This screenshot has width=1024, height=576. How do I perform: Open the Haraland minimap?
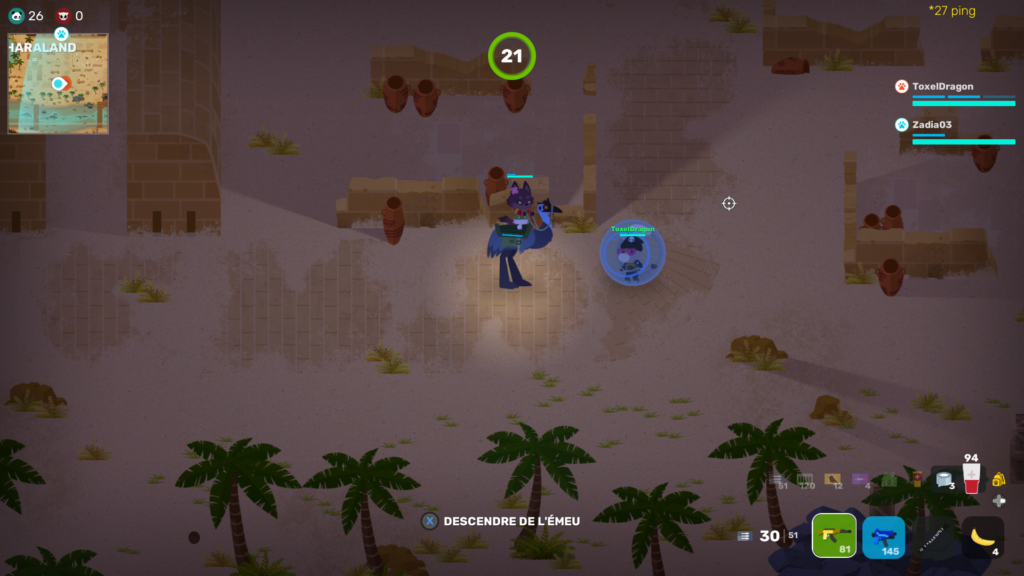(x=58, y=84)
